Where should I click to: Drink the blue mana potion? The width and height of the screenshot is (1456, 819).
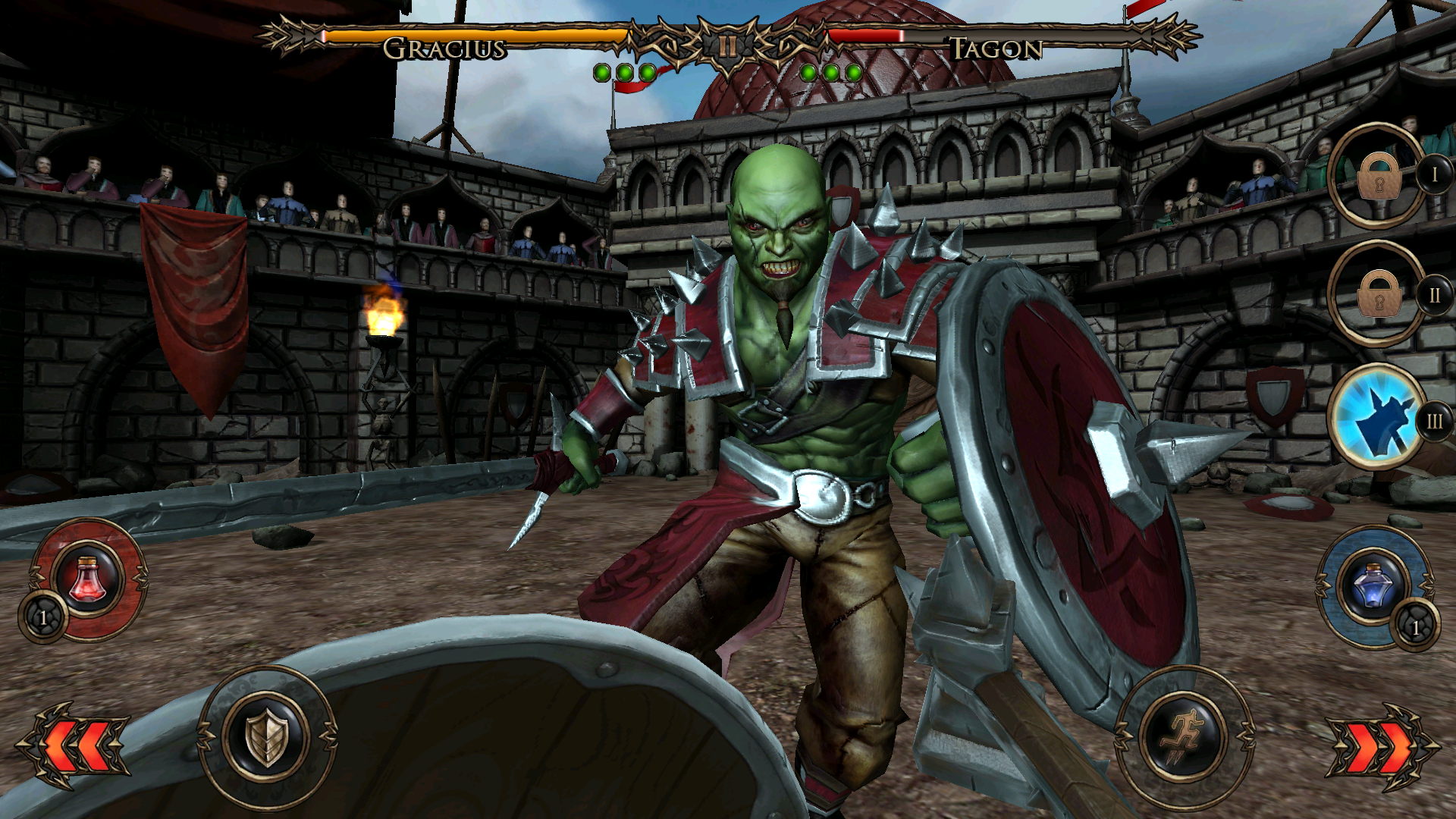[1373, 585]
